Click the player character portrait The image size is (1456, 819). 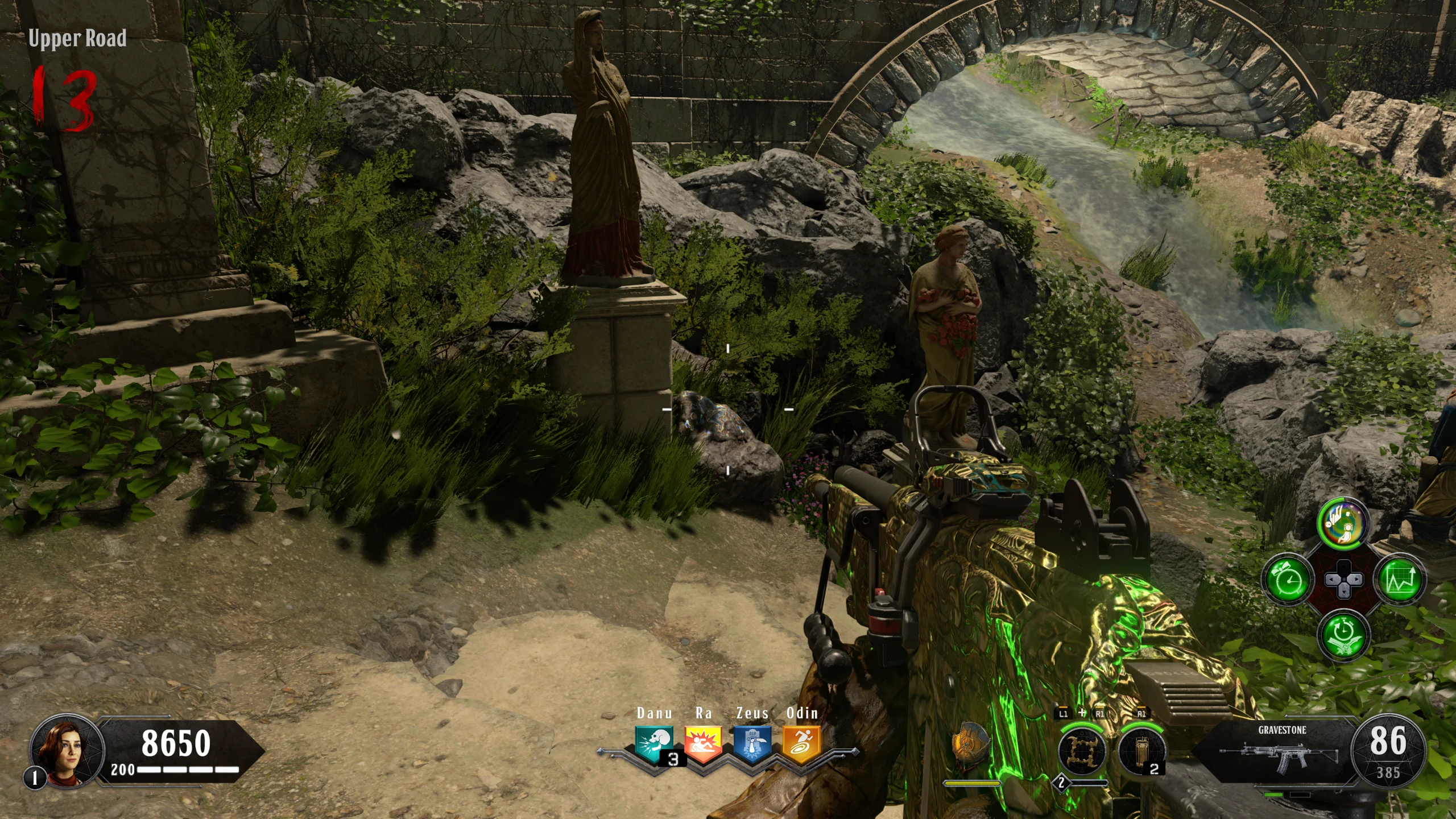click(x=68, y=750)
